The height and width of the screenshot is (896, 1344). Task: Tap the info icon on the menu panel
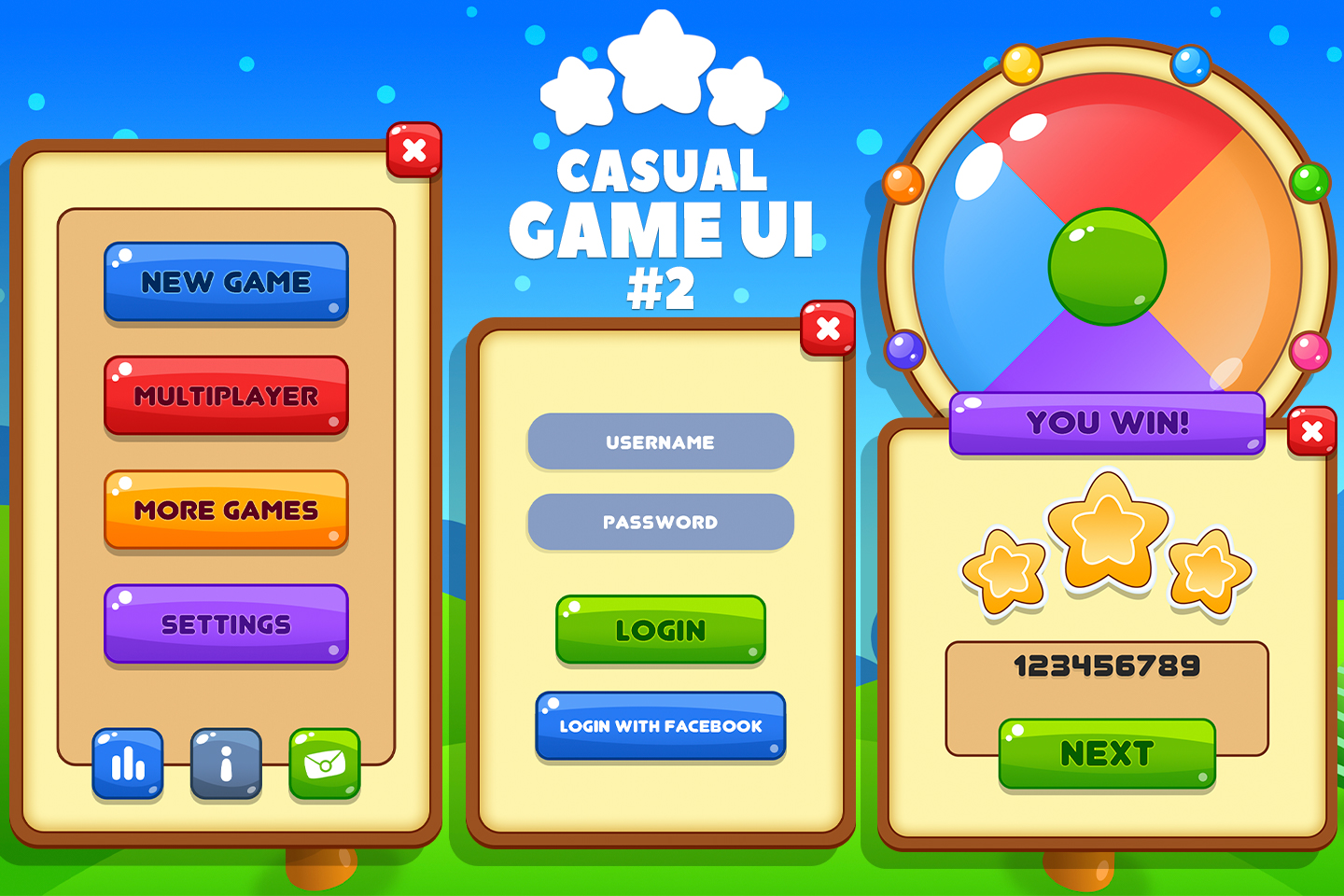click(225, 763)
